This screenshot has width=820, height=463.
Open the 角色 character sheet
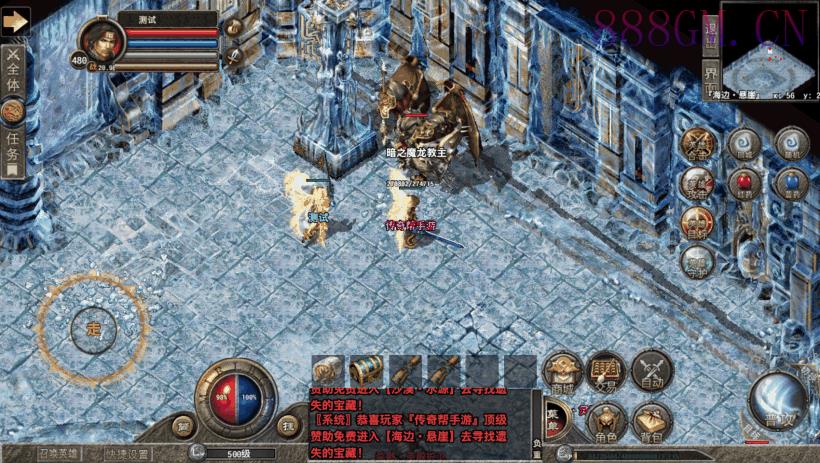click(606, 422)
